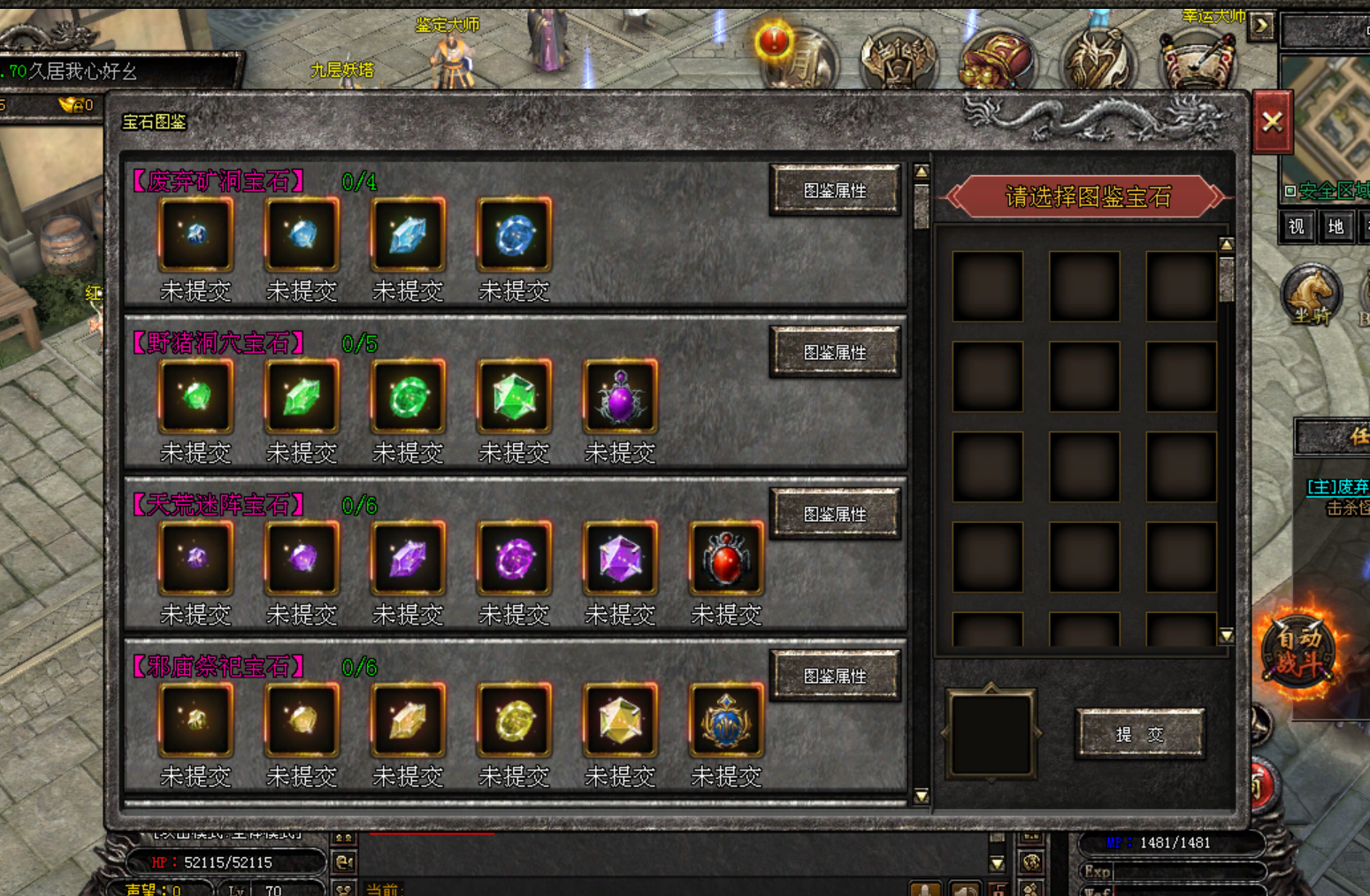Image resolution: width=1370 pixels, height=896 pixels.
Task: Click the gem bag scroll-down arrow
Action: [1226, 635]
